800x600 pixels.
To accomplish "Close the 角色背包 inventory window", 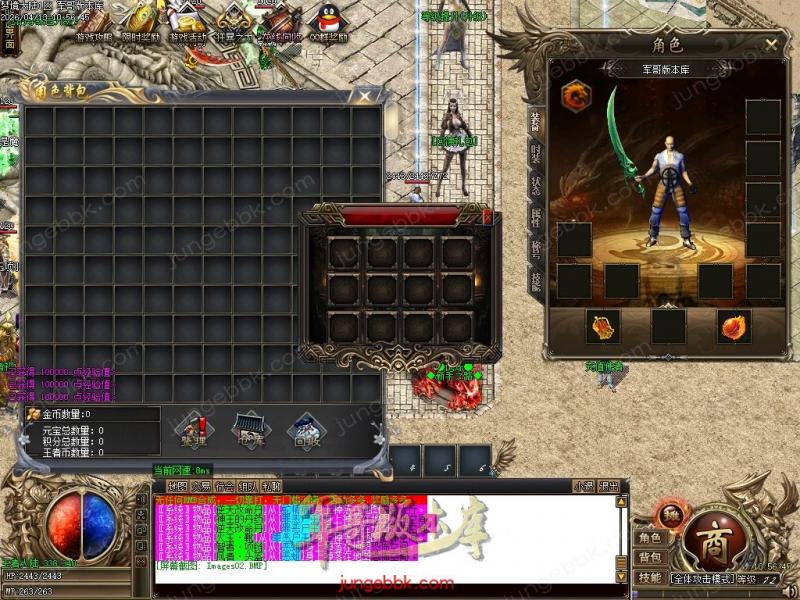I will tap(367, 97).
